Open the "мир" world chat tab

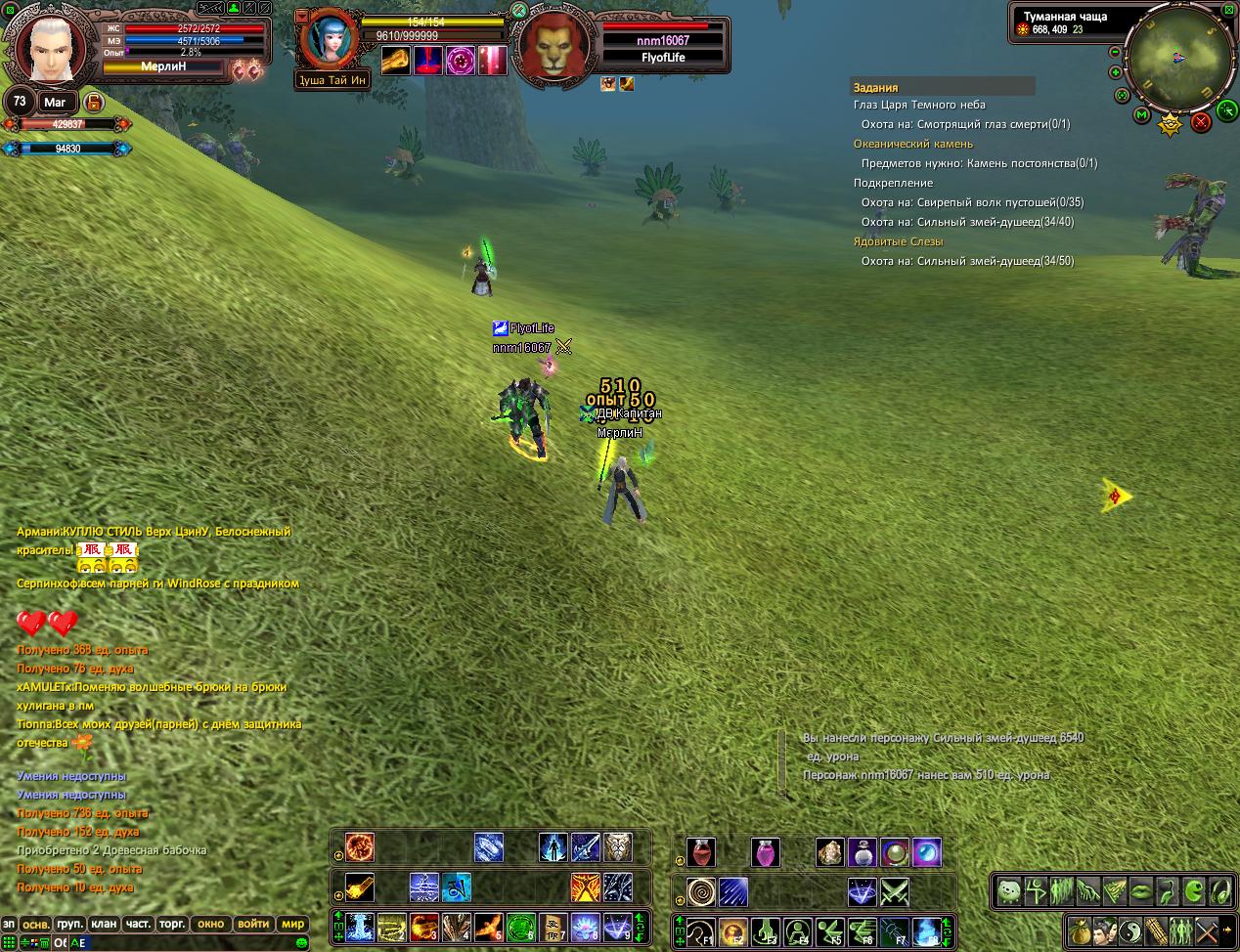[292, 923]
